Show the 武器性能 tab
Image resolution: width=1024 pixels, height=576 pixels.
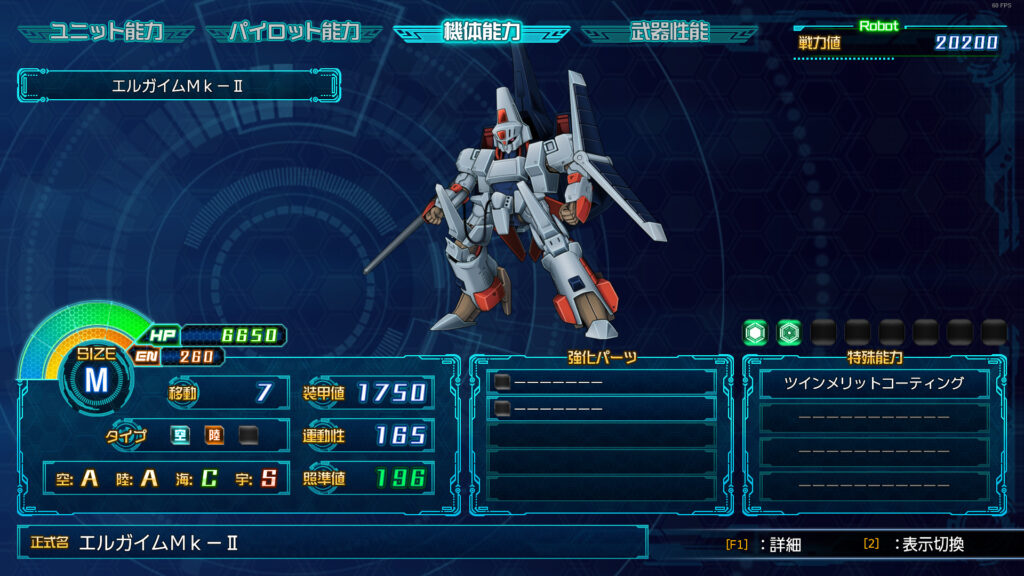tap(669, 31)
